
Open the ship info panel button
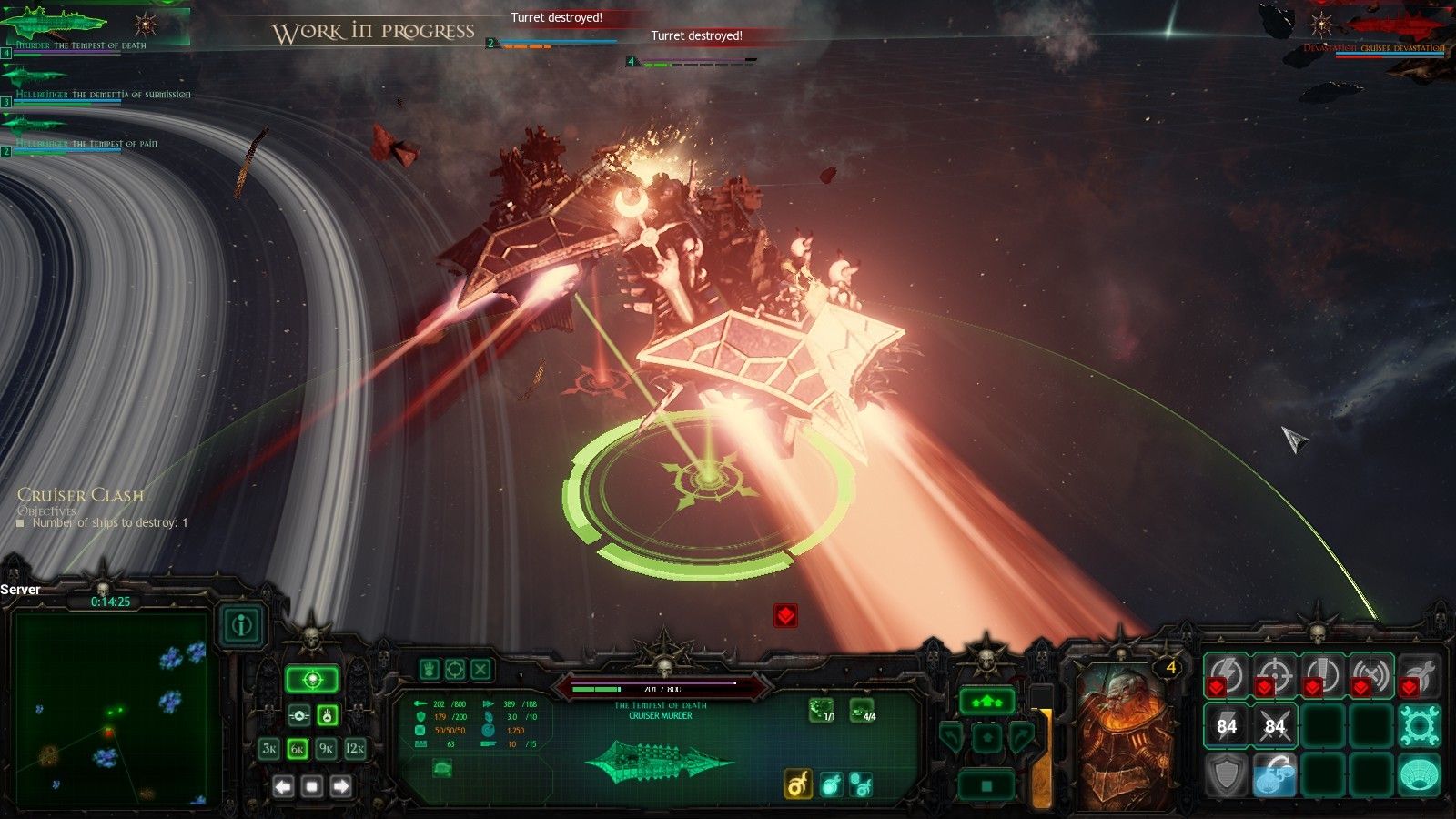(x=241, y=625)
